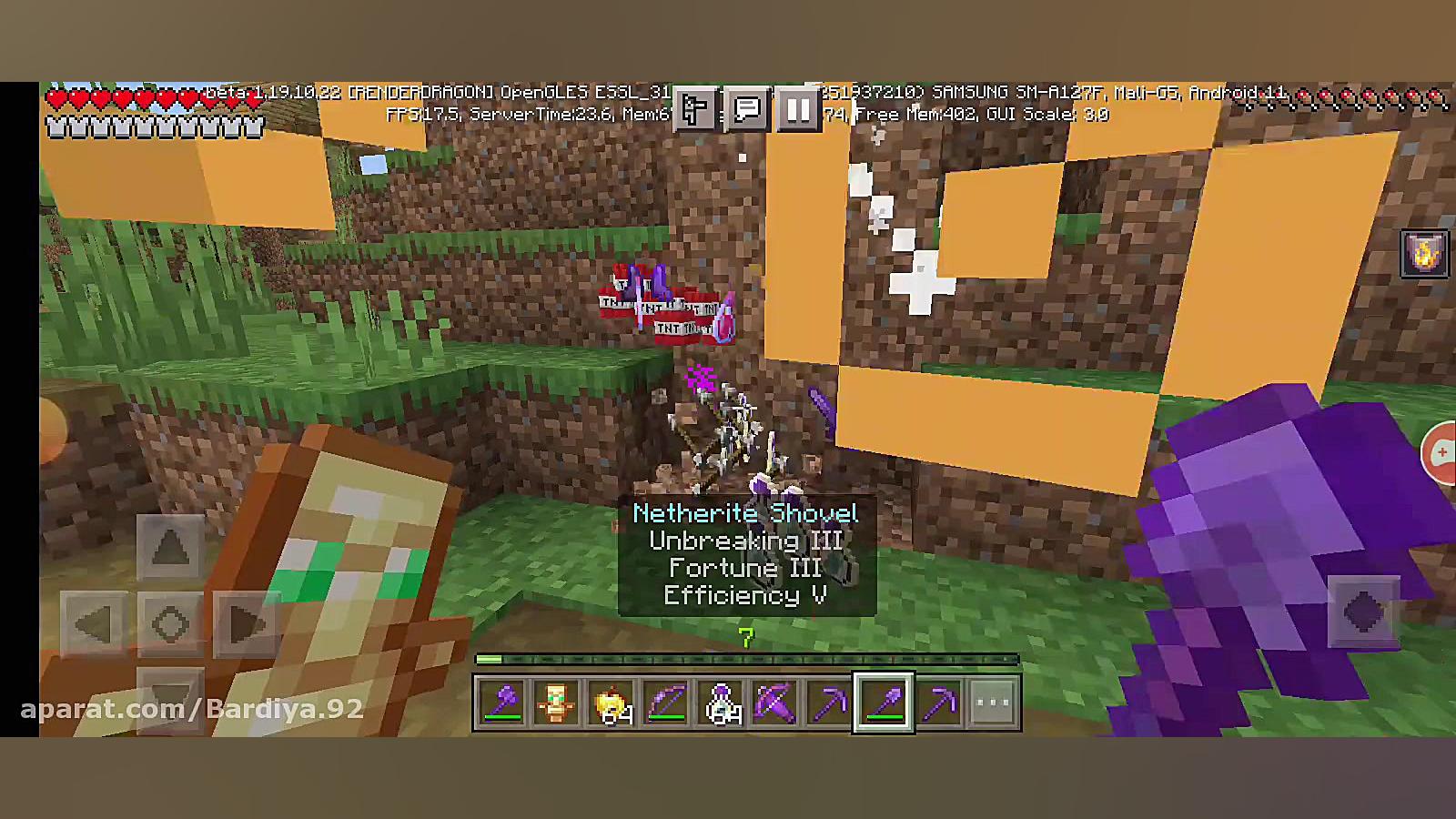Select the bottle stack of 64
1456x819 pixels.
[x=721, y=703]
